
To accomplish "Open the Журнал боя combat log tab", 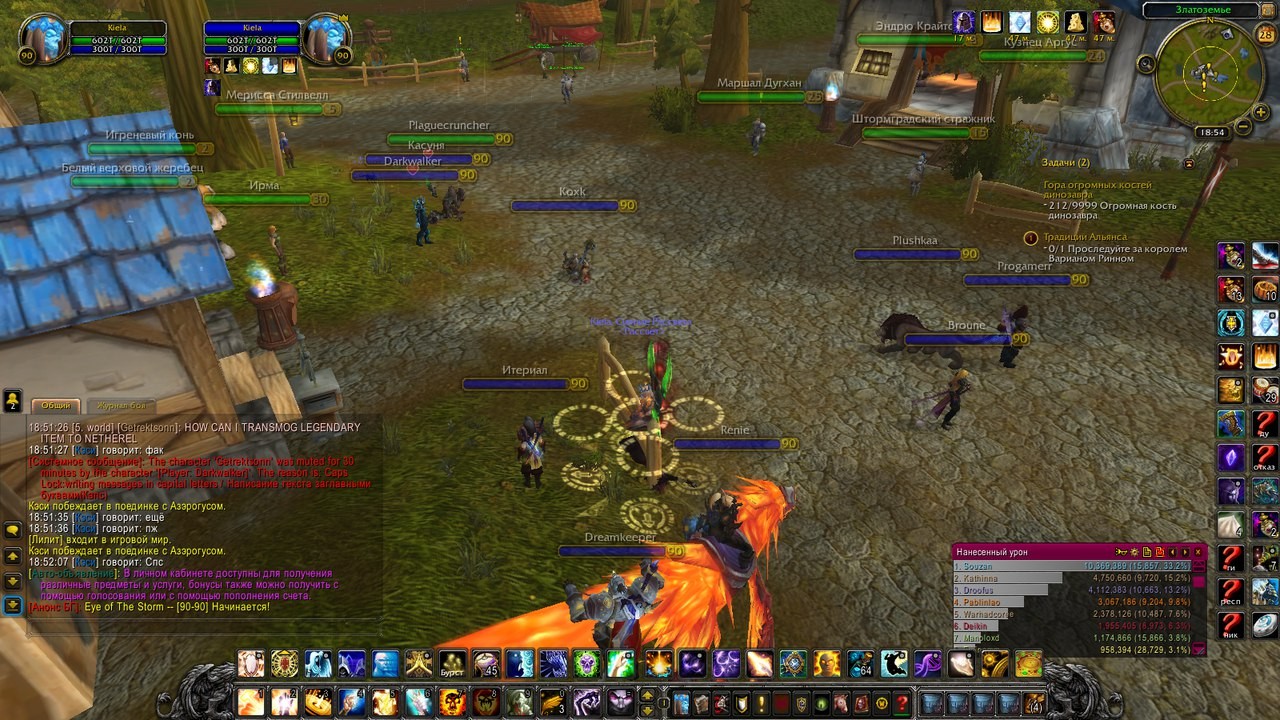I will tap(121, 405).
